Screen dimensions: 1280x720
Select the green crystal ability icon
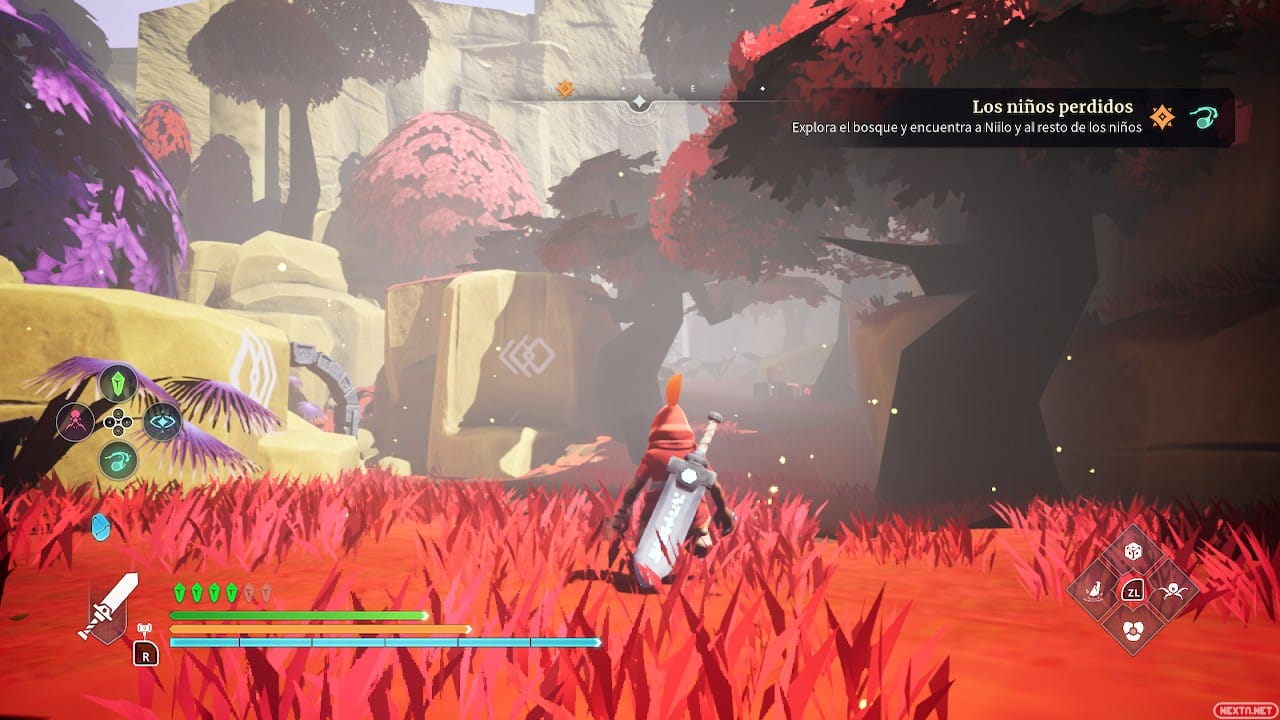tap(118, 382)
